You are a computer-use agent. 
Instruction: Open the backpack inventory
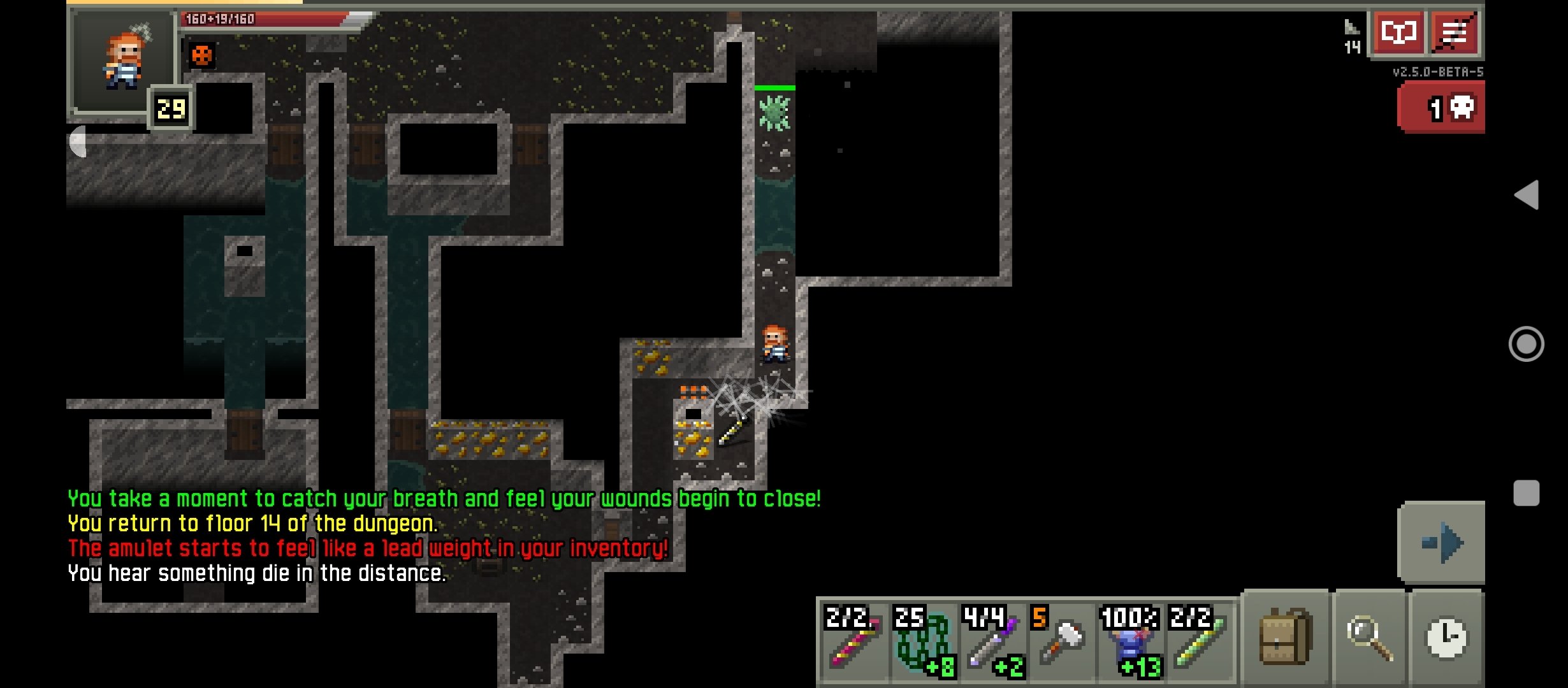pyautogui.click(x=1284, y=637)
